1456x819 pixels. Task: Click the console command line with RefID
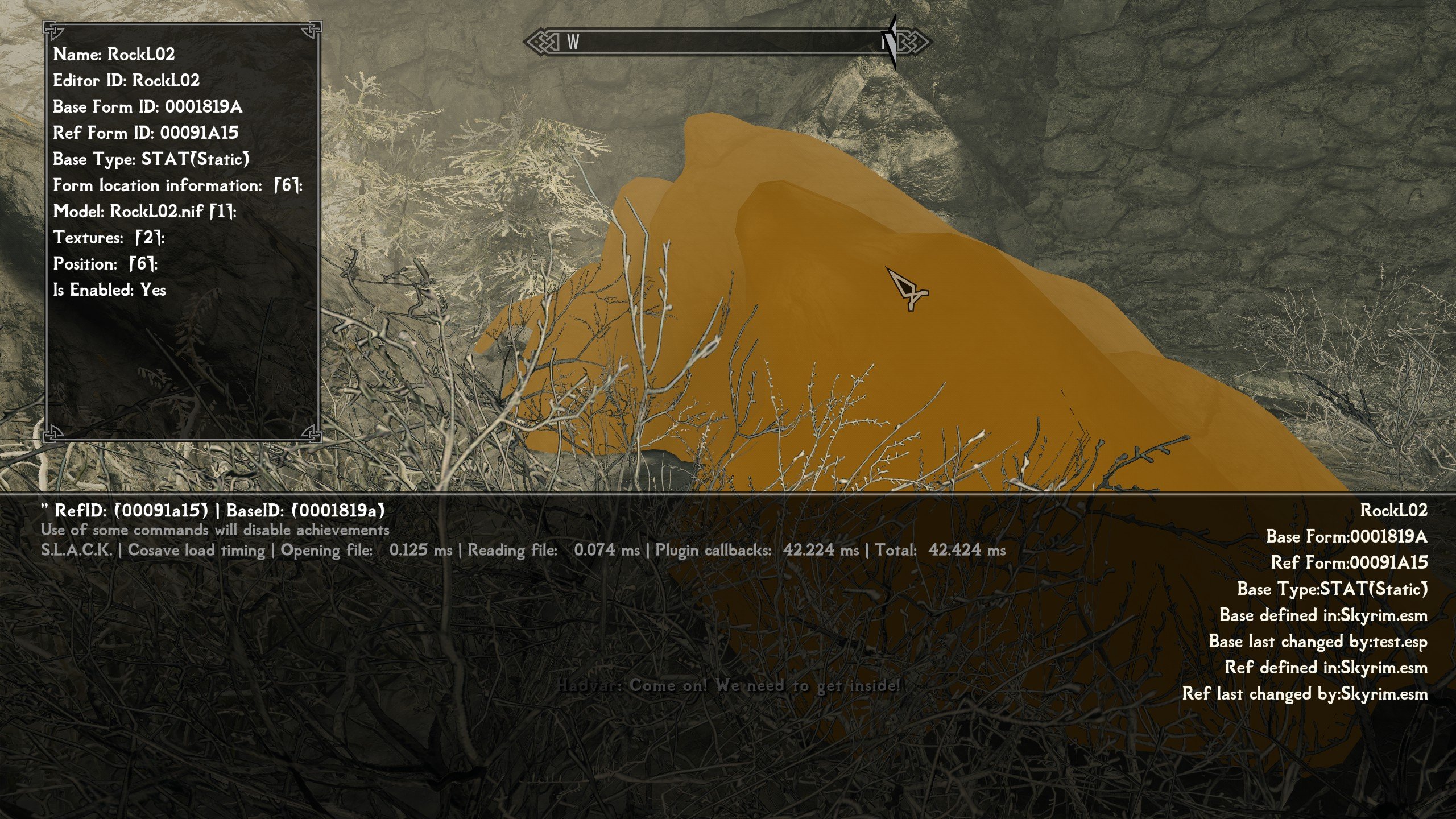(213, 510)
